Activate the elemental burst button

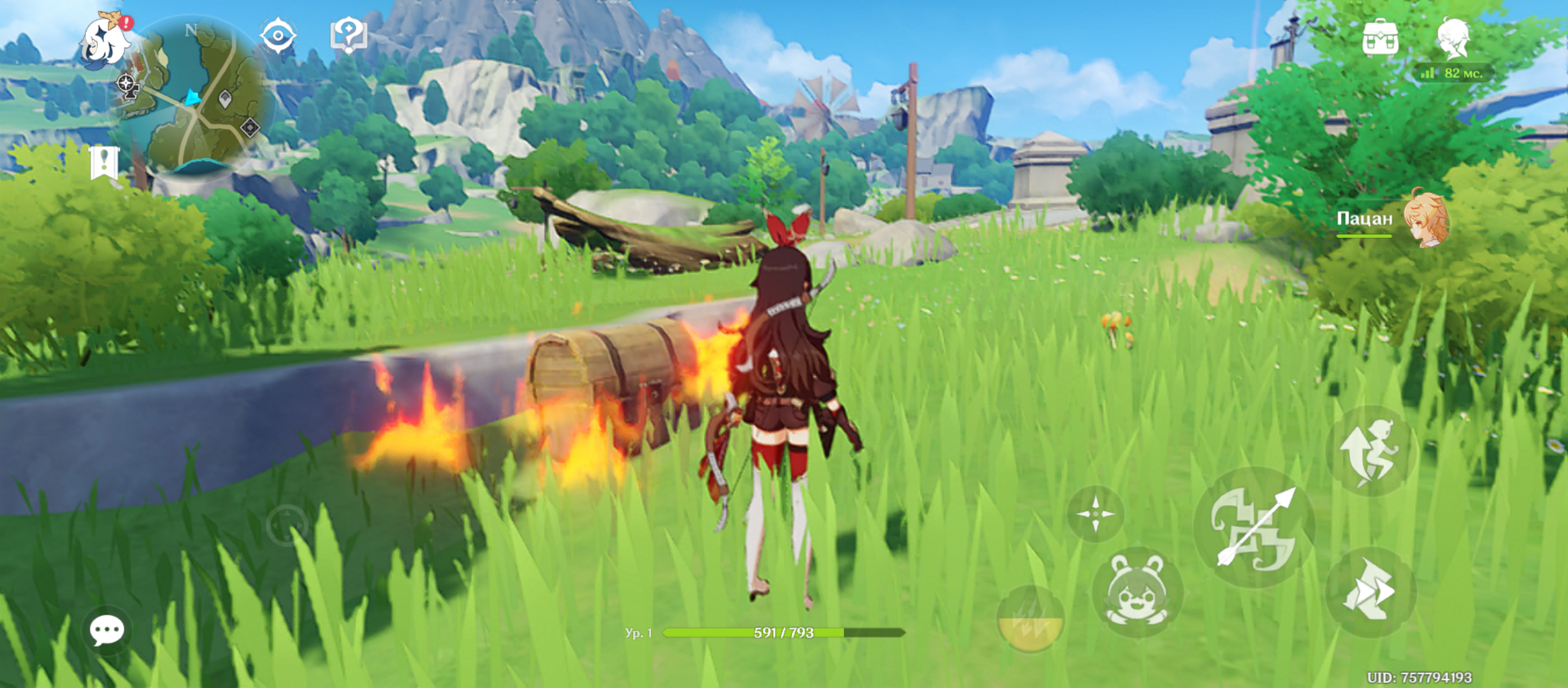1030,619
